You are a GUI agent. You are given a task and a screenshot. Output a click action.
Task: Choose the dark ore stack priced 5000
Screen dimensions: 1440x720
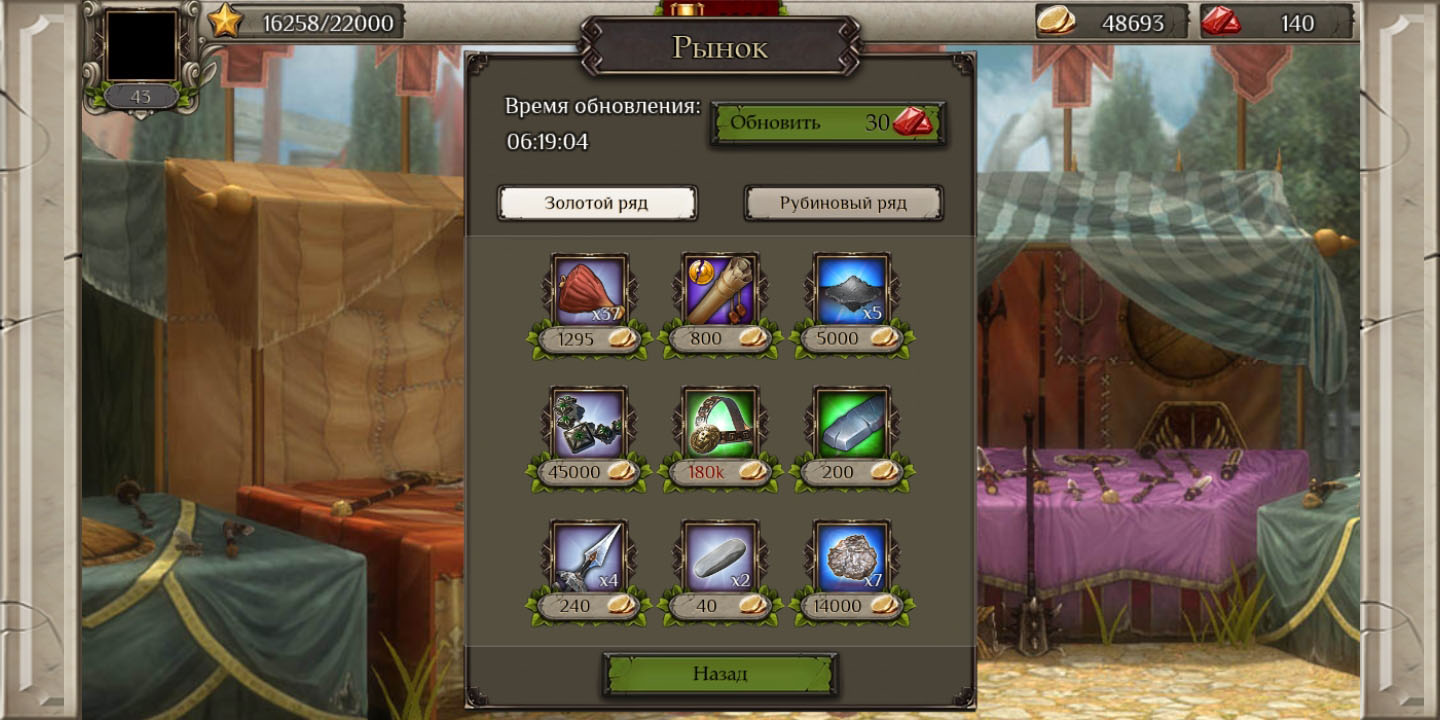(851, 290)
